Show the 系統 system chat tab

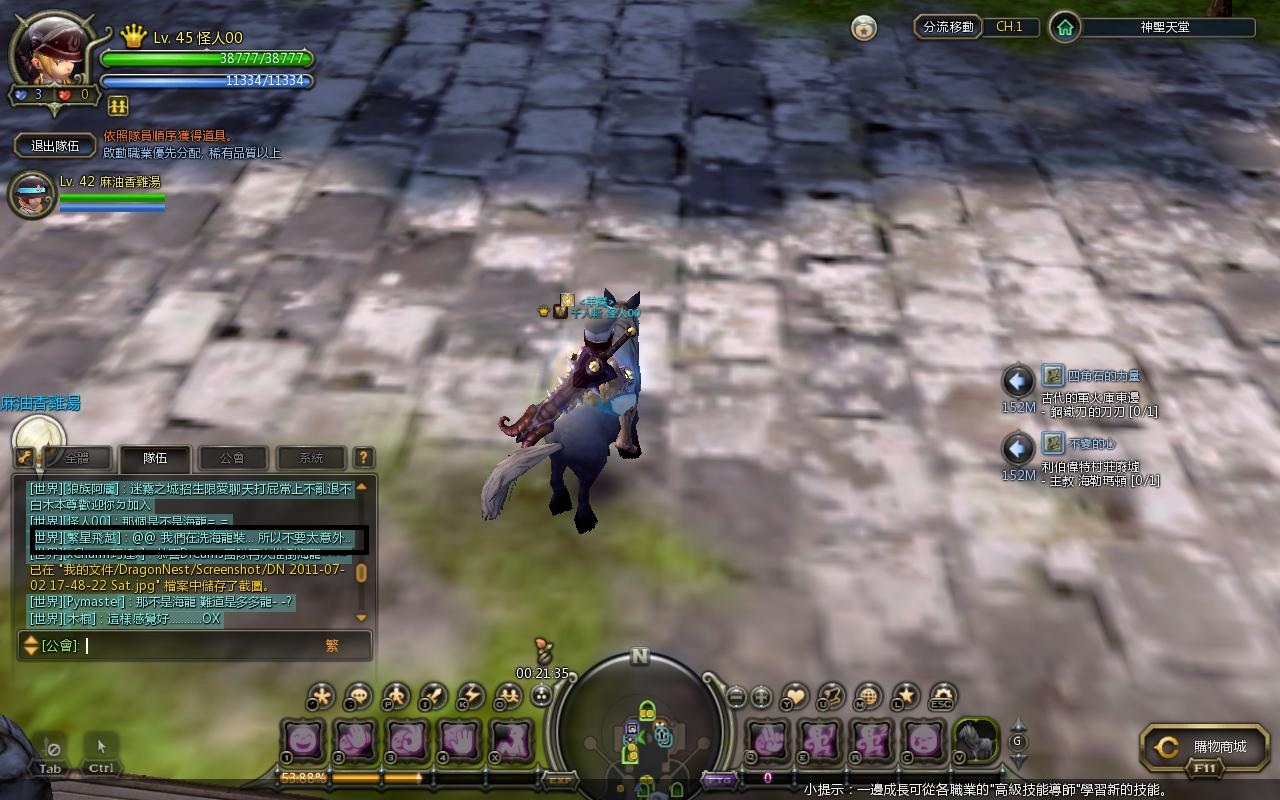pyautogui.click(x=310, y=458)
